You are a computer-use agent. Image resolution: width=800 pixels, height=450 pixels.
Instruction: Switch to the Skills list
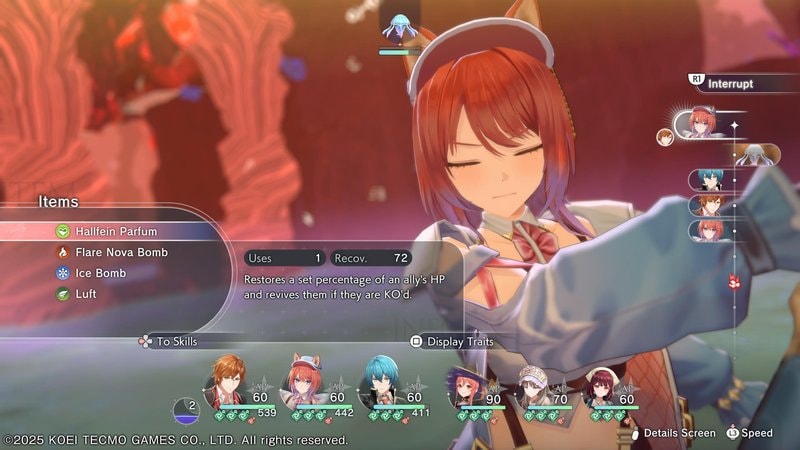coord(176,341)
